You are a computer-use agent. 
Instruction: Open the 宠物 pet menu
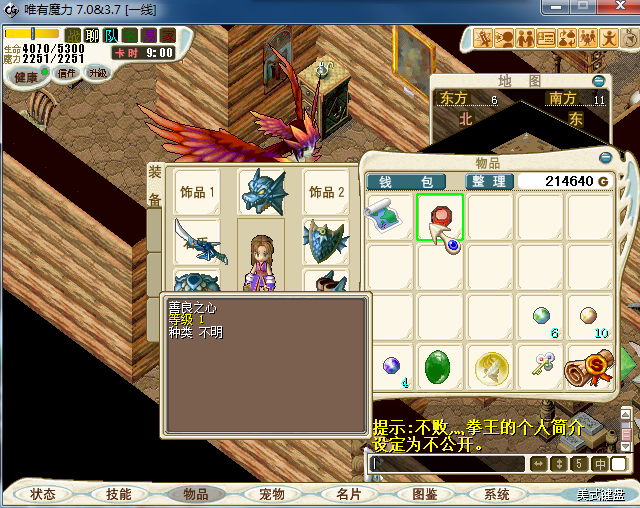click(x=272, y=494)
